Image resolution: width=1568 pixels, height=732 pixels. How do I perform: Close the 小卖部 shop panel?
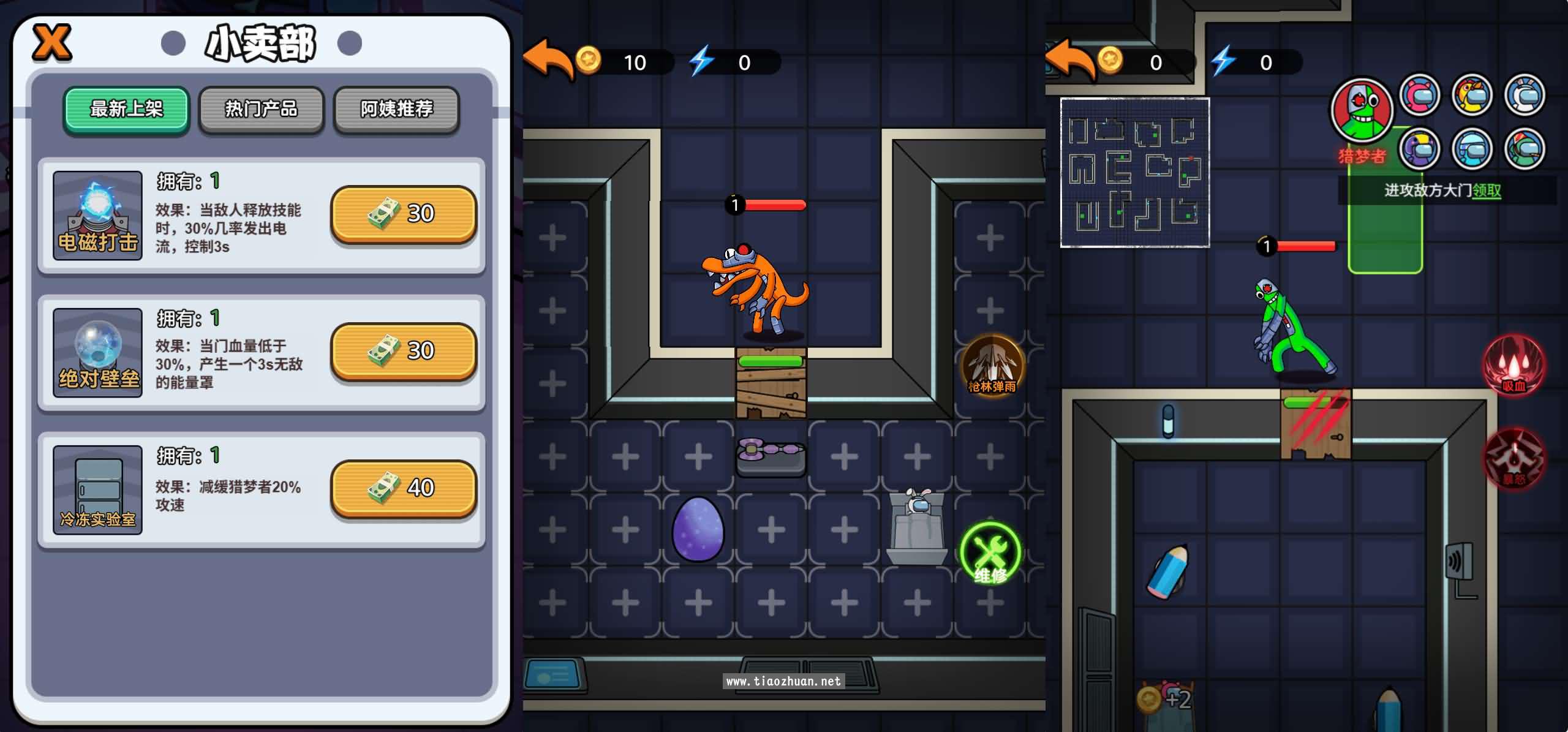click(x=51, y=43)
